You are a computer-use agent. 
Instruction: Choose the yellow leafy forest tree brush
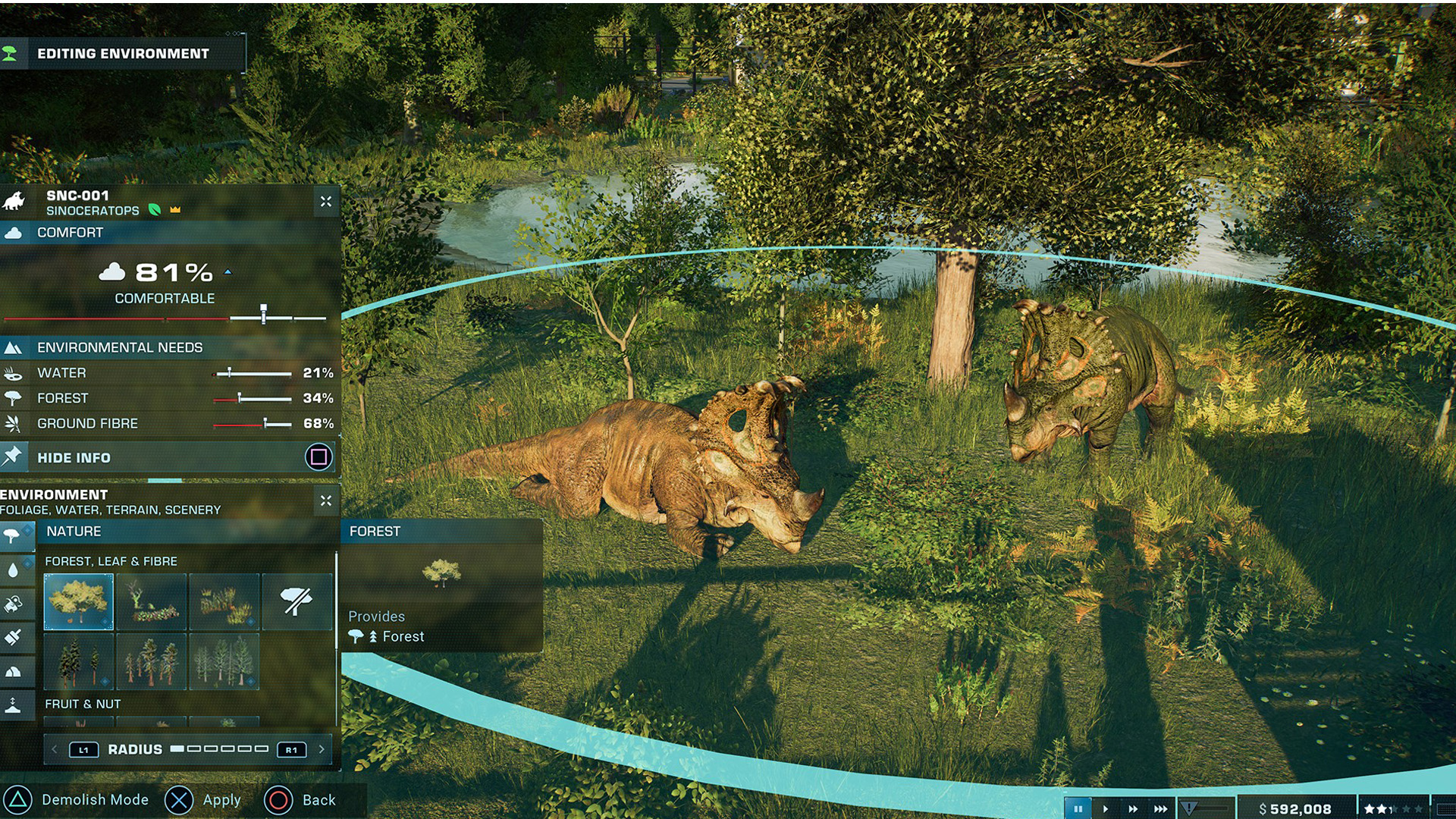(79, 601)
